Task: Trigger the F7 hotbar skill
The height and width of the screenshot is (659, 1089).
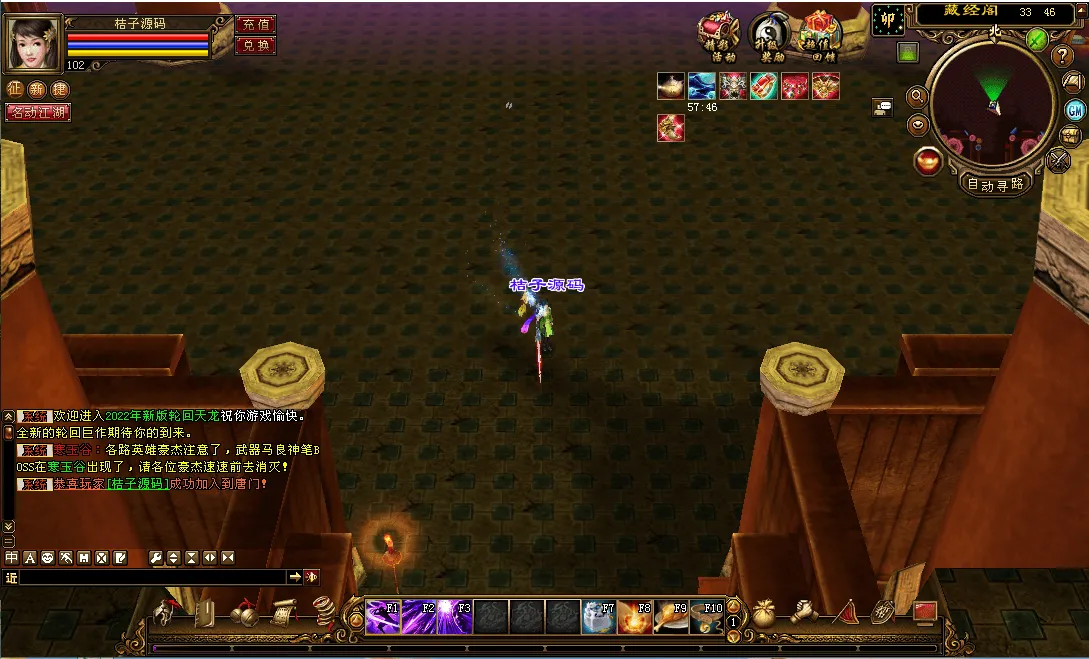Action: (599, 617)
